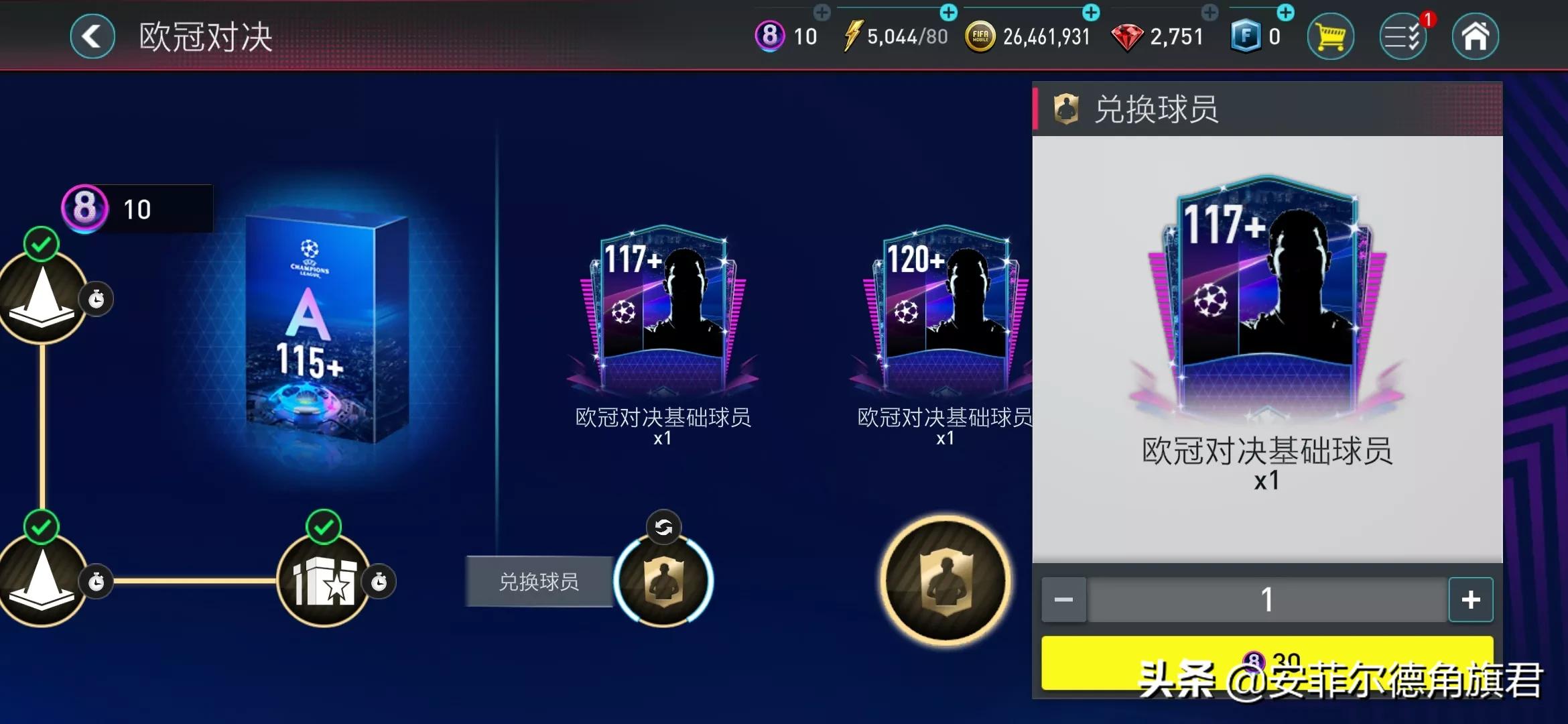Increase quantity with the plus stepper

coord(1472,600)
